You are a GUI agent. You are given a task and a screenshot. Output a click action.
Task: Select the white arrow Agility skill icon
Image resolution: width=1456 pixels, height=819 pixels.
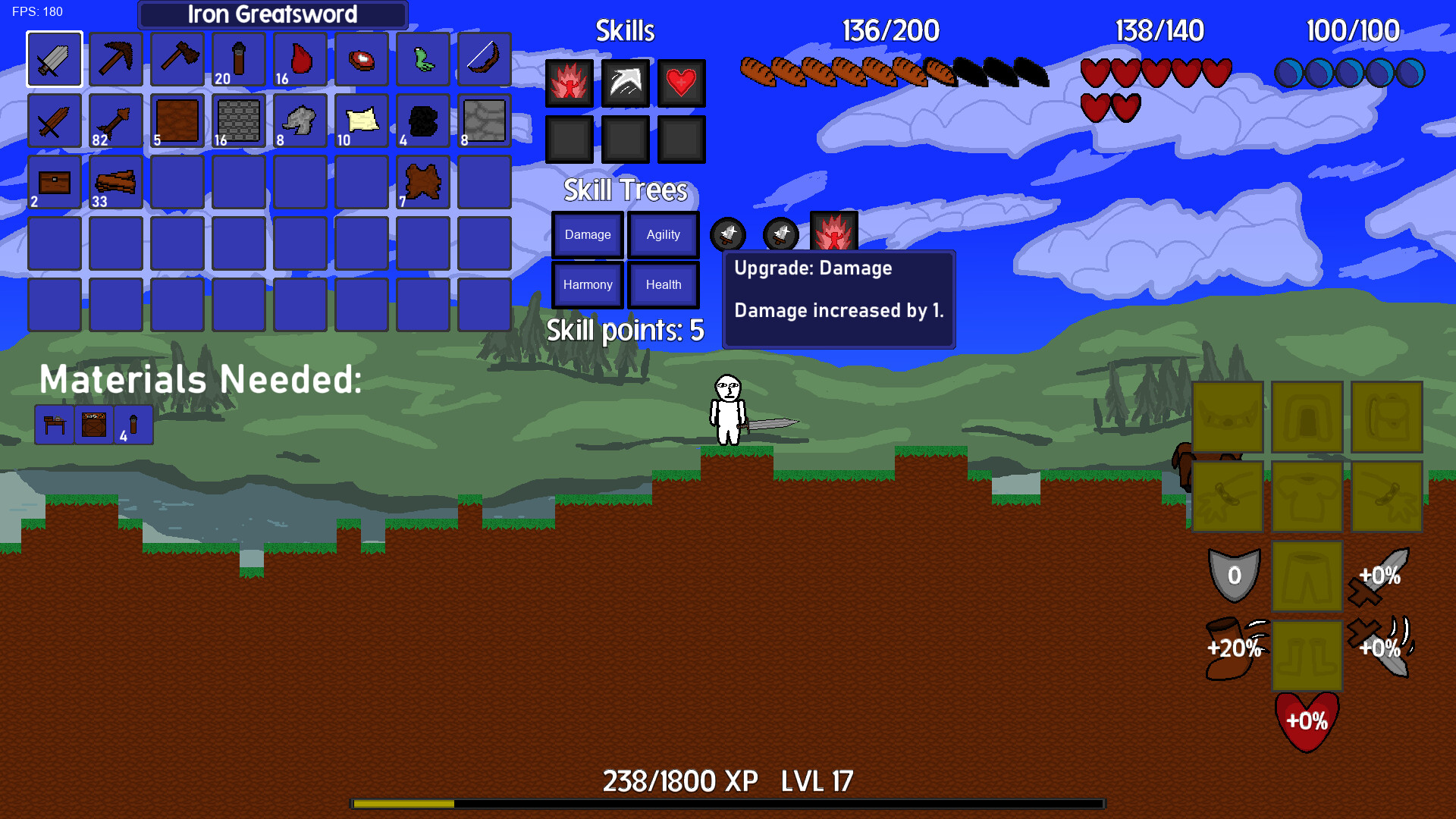point(626,83)
